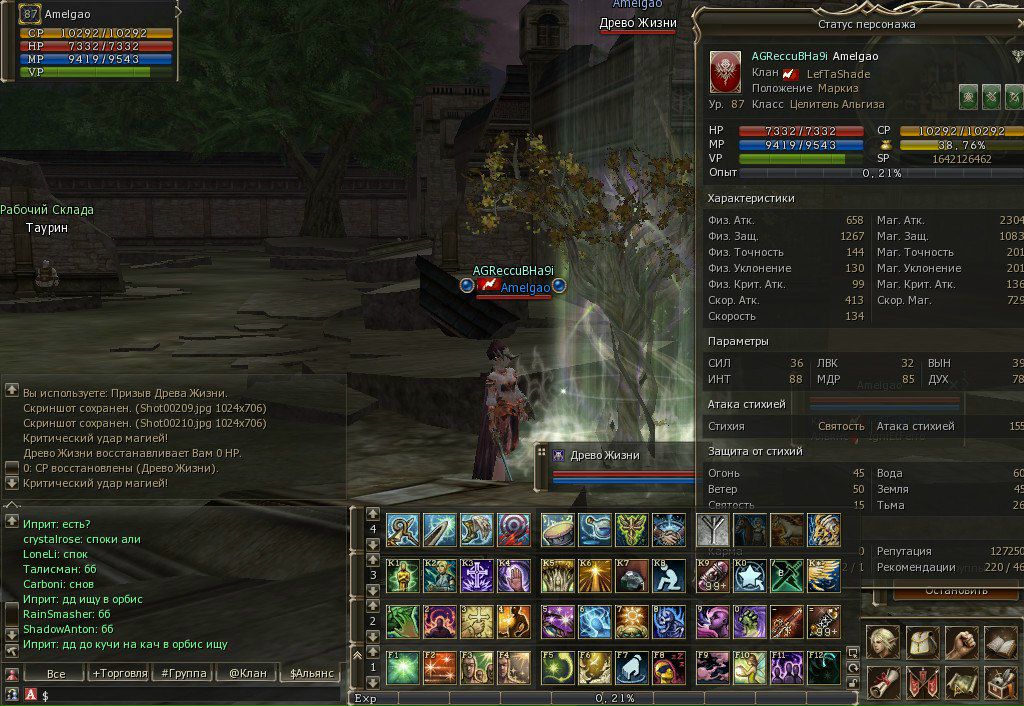Viewport: 1024px width, 706px height.
Task: Activate the F1 green starburst skill
Action: (402, 667)
